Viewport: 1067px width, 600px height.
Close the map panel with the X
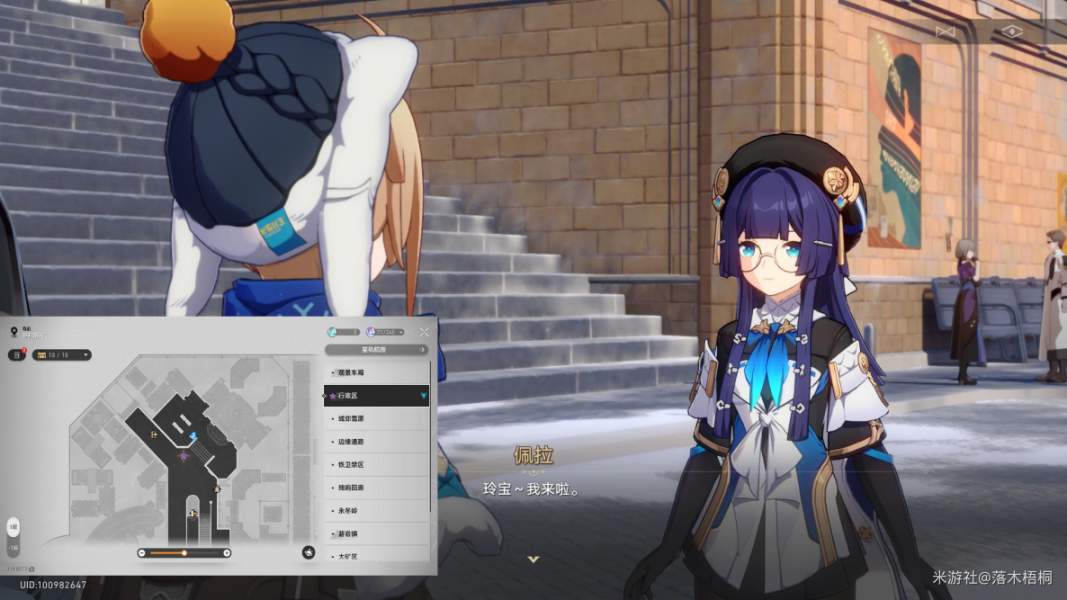424,332
